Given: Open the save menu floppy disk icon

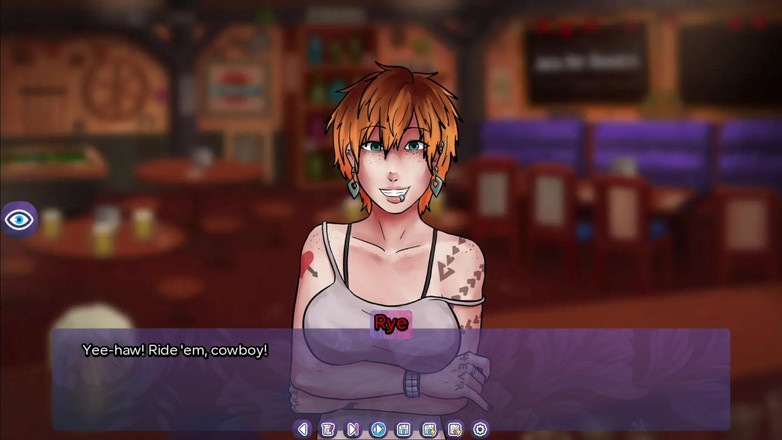Looking at the screenshot, I should [x=404, y=429].
